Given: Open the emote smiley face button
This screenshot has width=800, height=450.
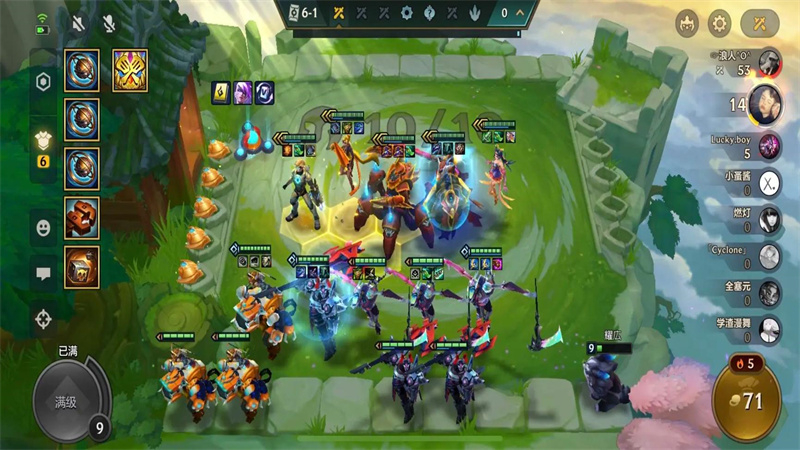Looking at the screenshot, I should point(43,228).
